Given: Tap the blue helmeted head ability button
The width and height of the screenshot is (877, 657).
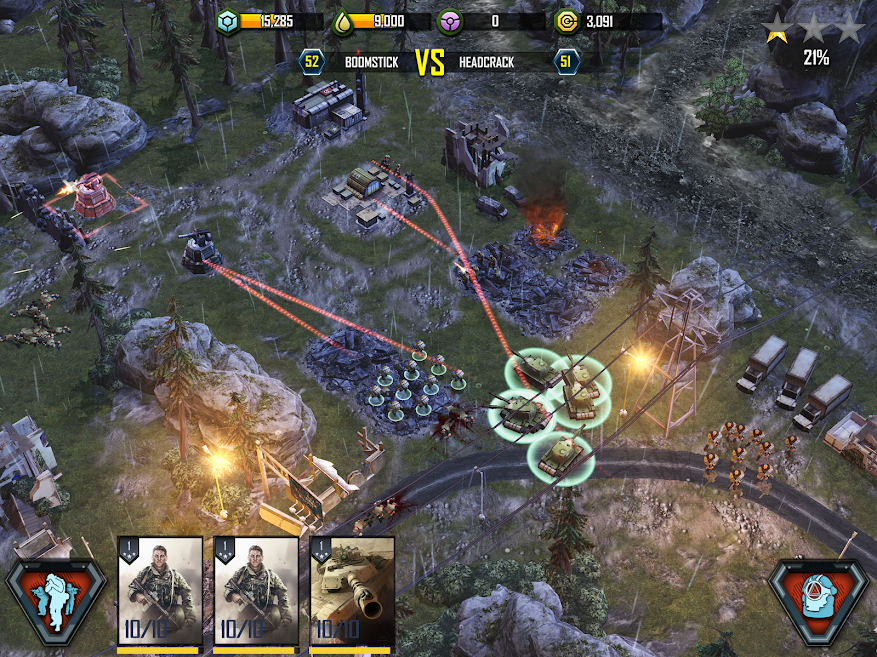Looking at the screenshot, I should (x=819, y=602).
